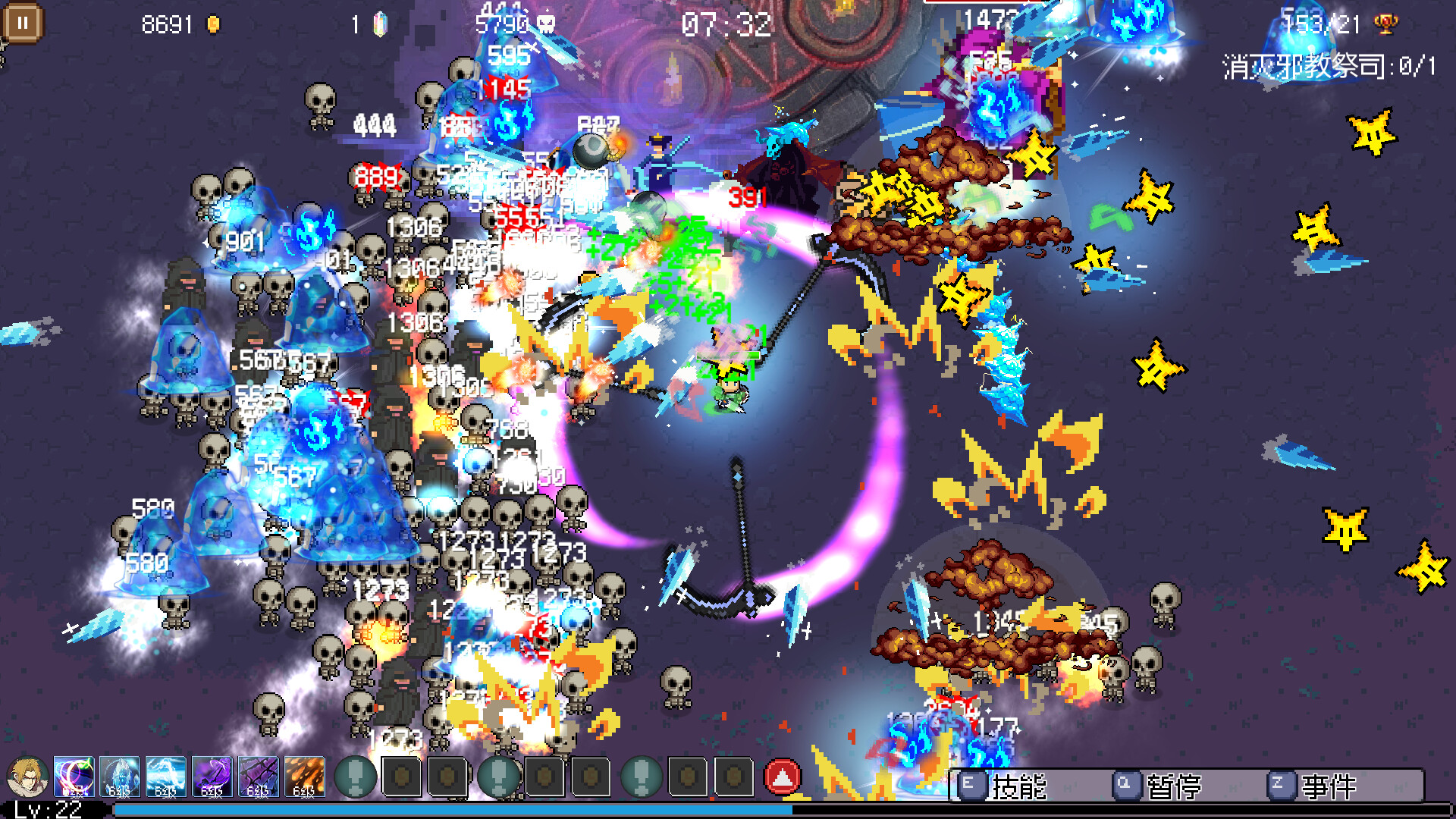Select the dark blade storm skill icon
This screenshot has width=1456, height=819.
click(256, 775)
